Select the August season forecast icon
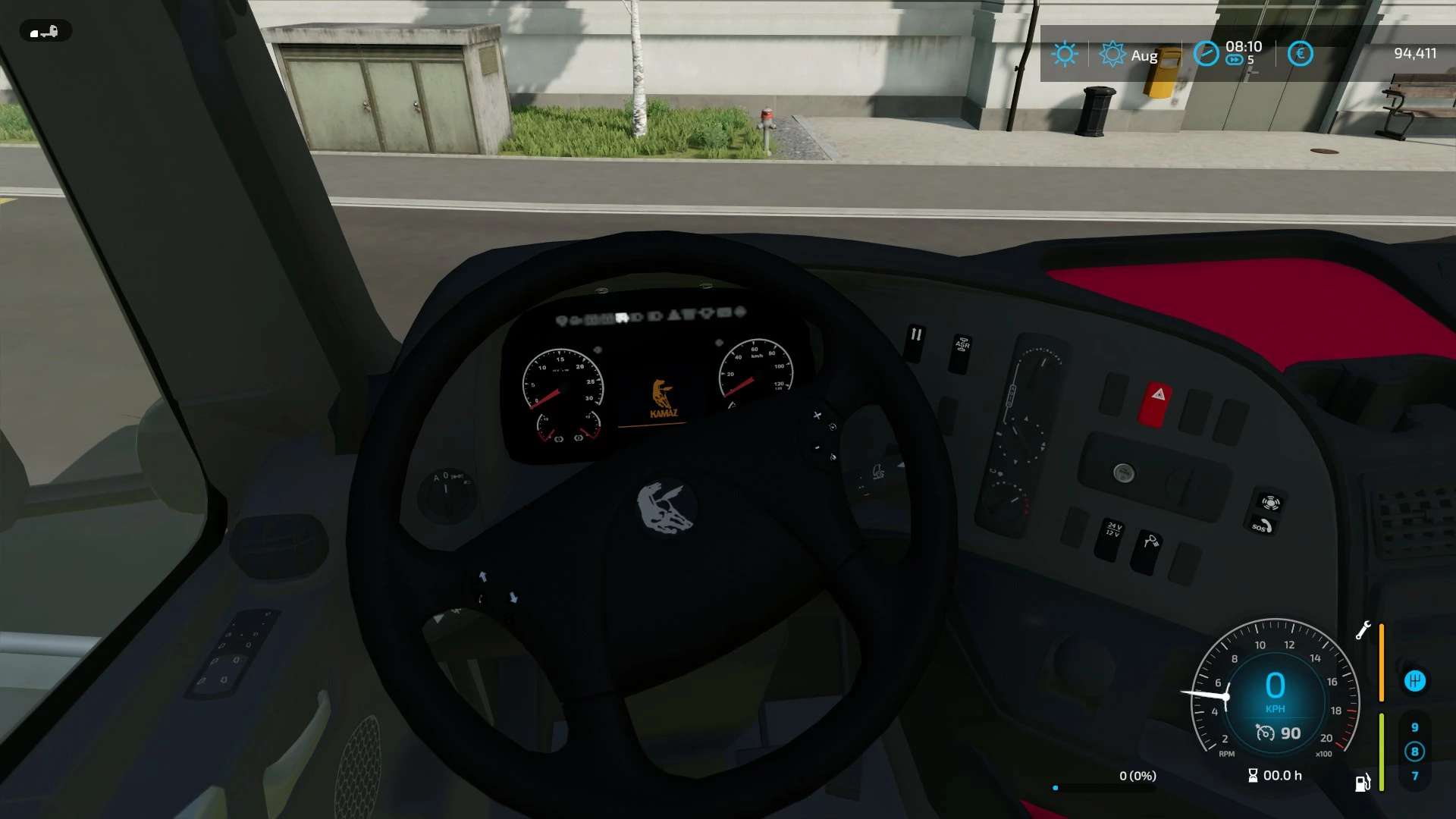The width and height of the screenshot is (1456, 819). (x=1112, y=54)
